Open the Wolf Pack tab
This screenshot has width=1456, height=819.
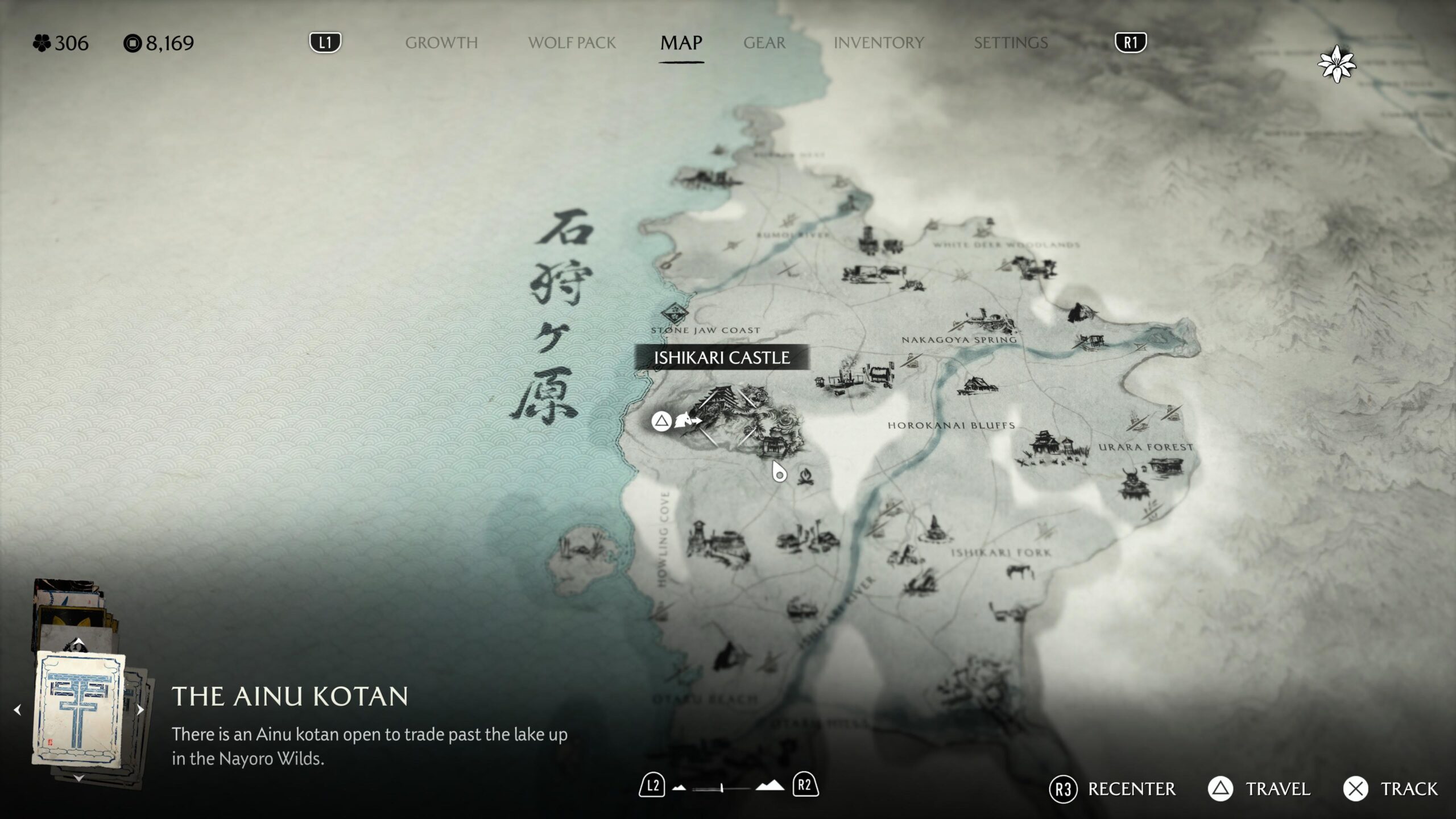point(572,43)
